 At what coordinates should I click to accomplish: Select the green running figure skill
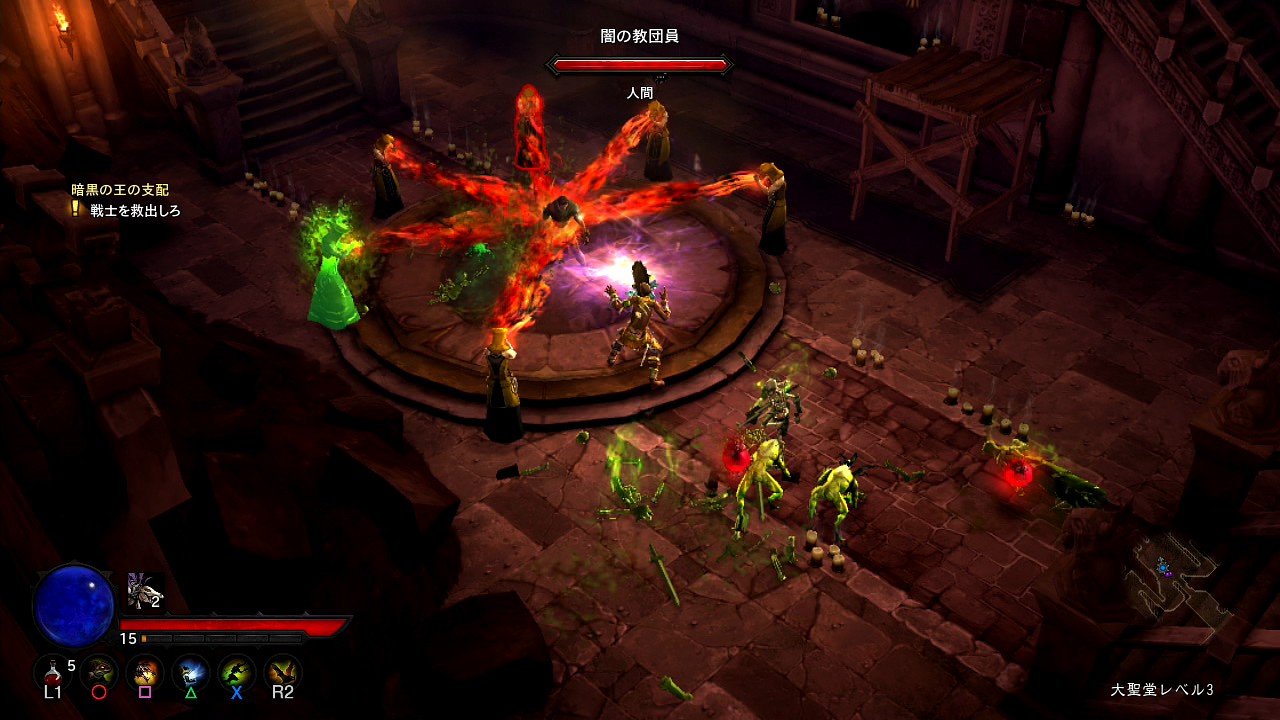pos(237,671)
